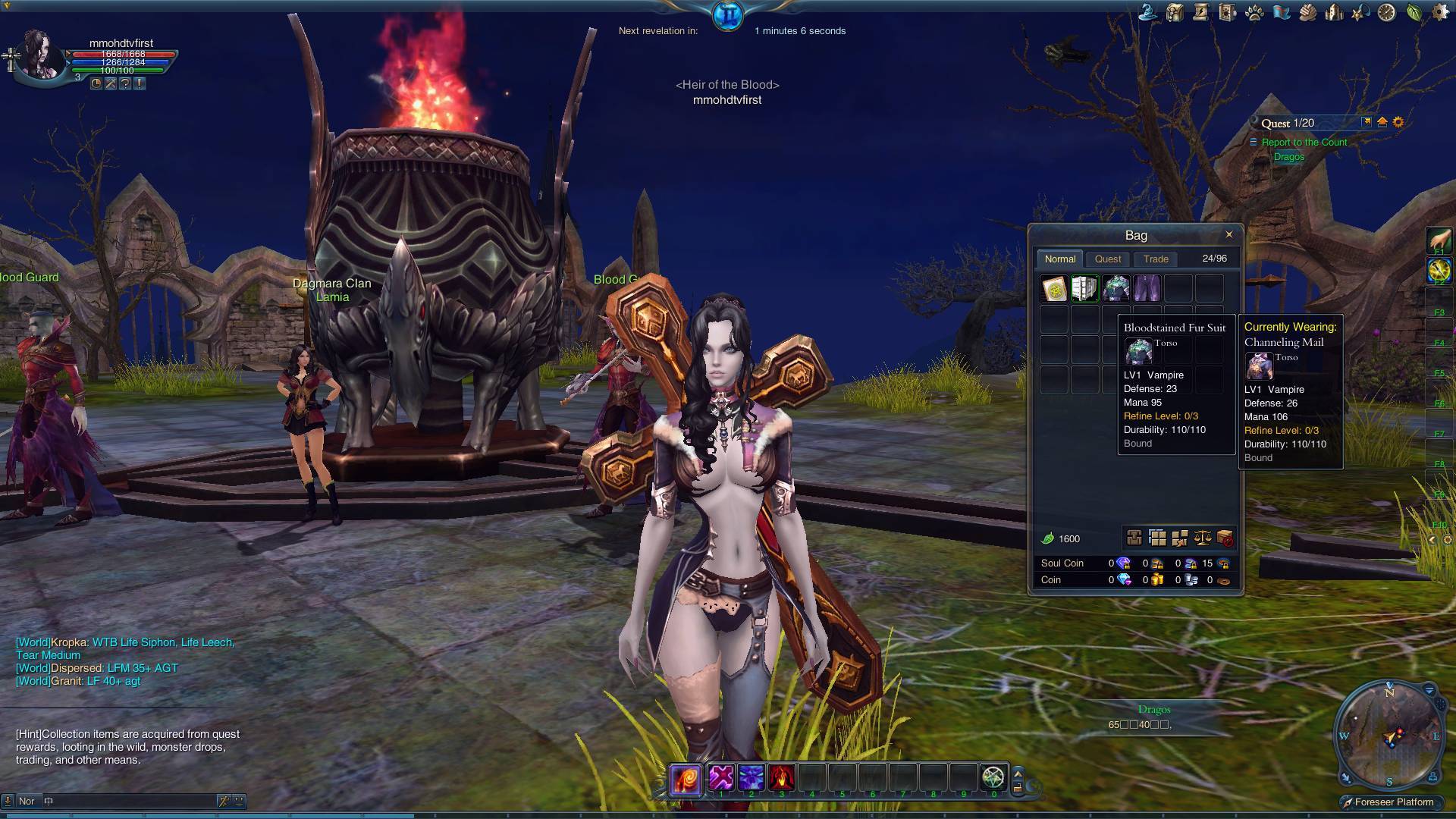Open the gear settings icon in top bar
Image resolution: width=1456 pixels, height=819 pixels.
(1440, 13)
